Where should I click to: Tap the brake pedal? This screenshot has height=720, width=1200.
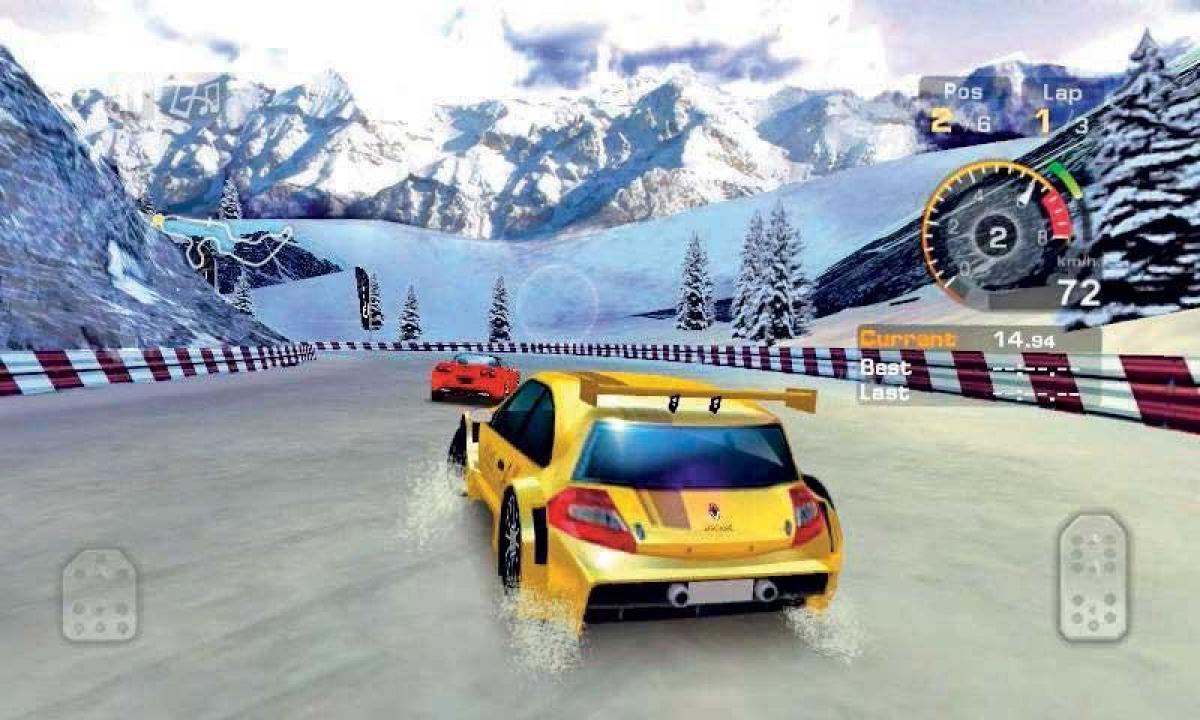click(x=100, y=595)
